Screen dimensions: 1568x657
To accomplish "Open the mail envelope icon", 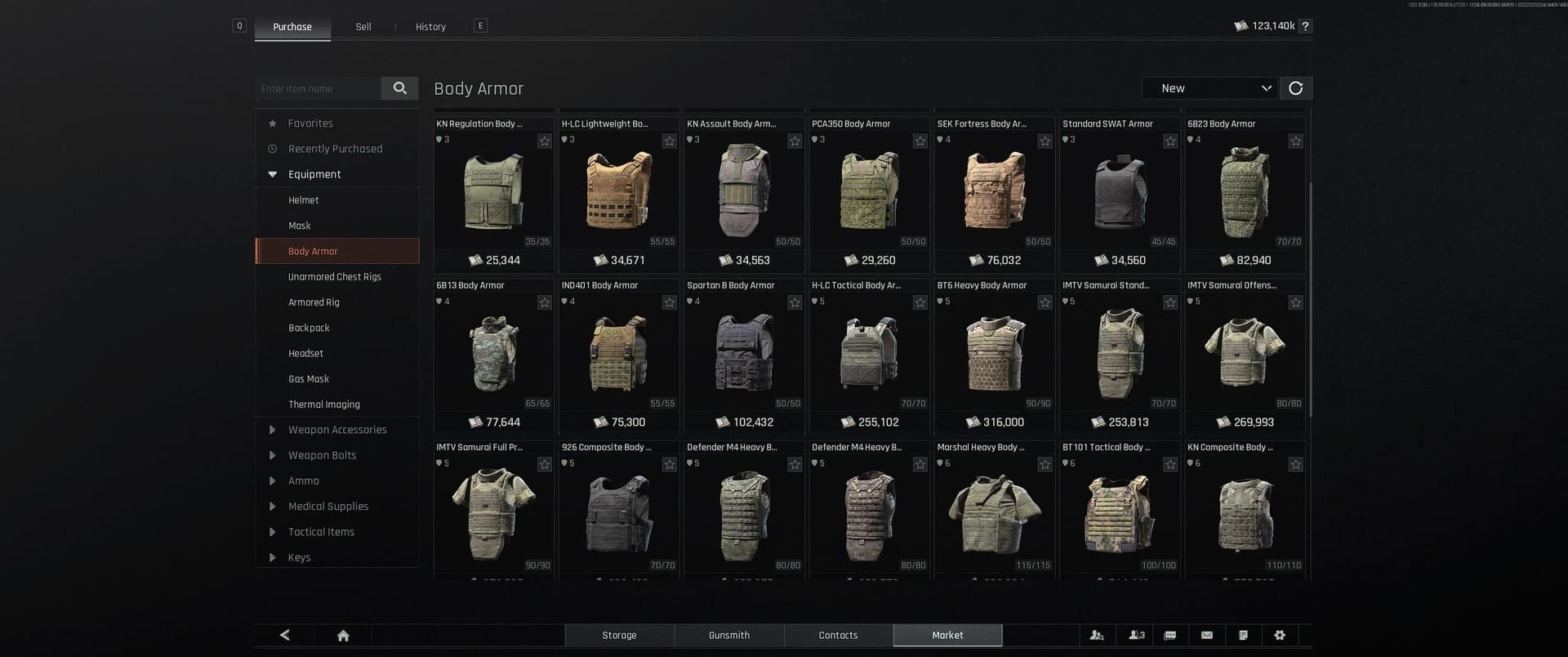I will pos(1206,635).
